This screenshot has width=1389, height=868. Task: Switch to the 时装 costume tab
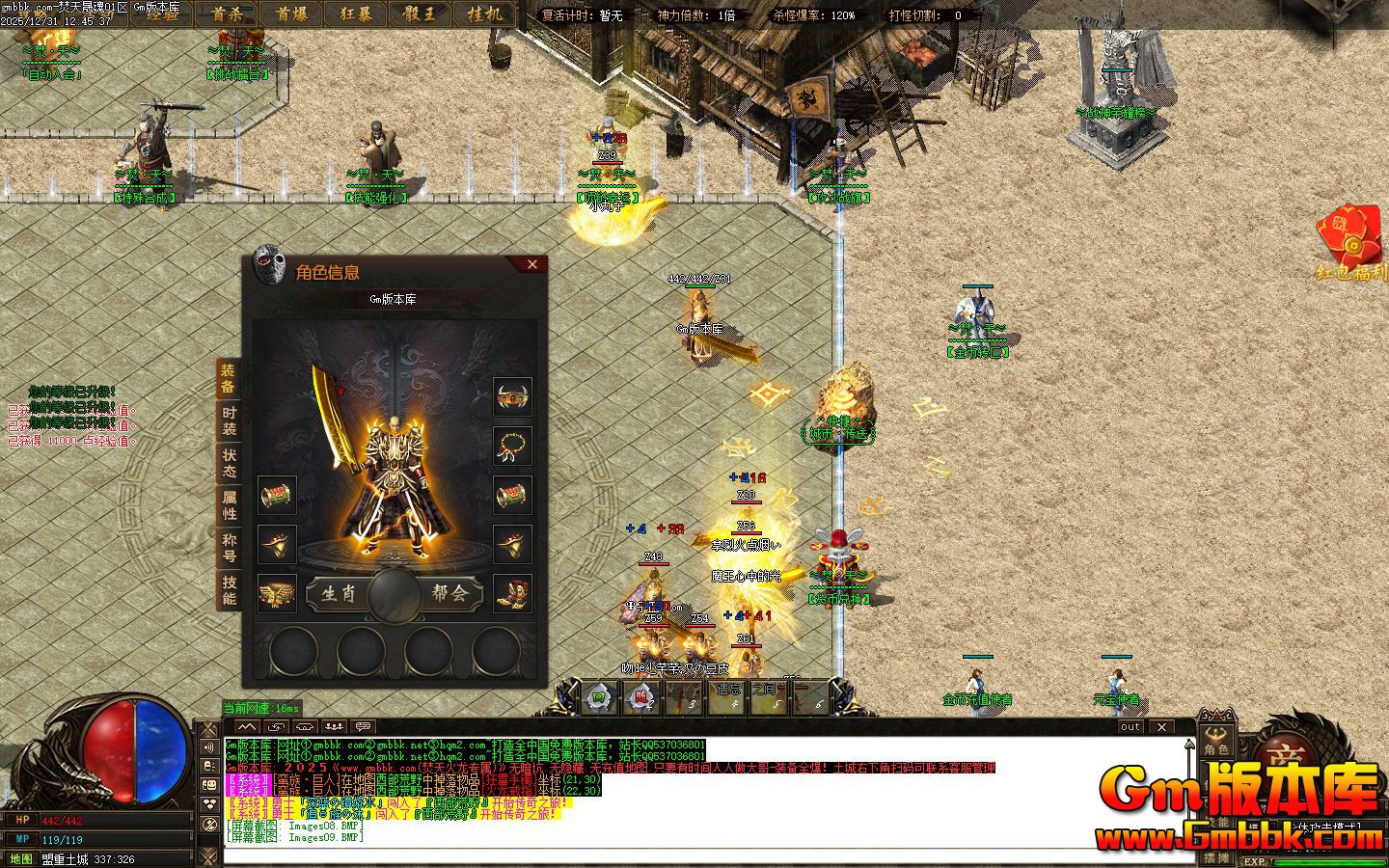pos(229,420)
